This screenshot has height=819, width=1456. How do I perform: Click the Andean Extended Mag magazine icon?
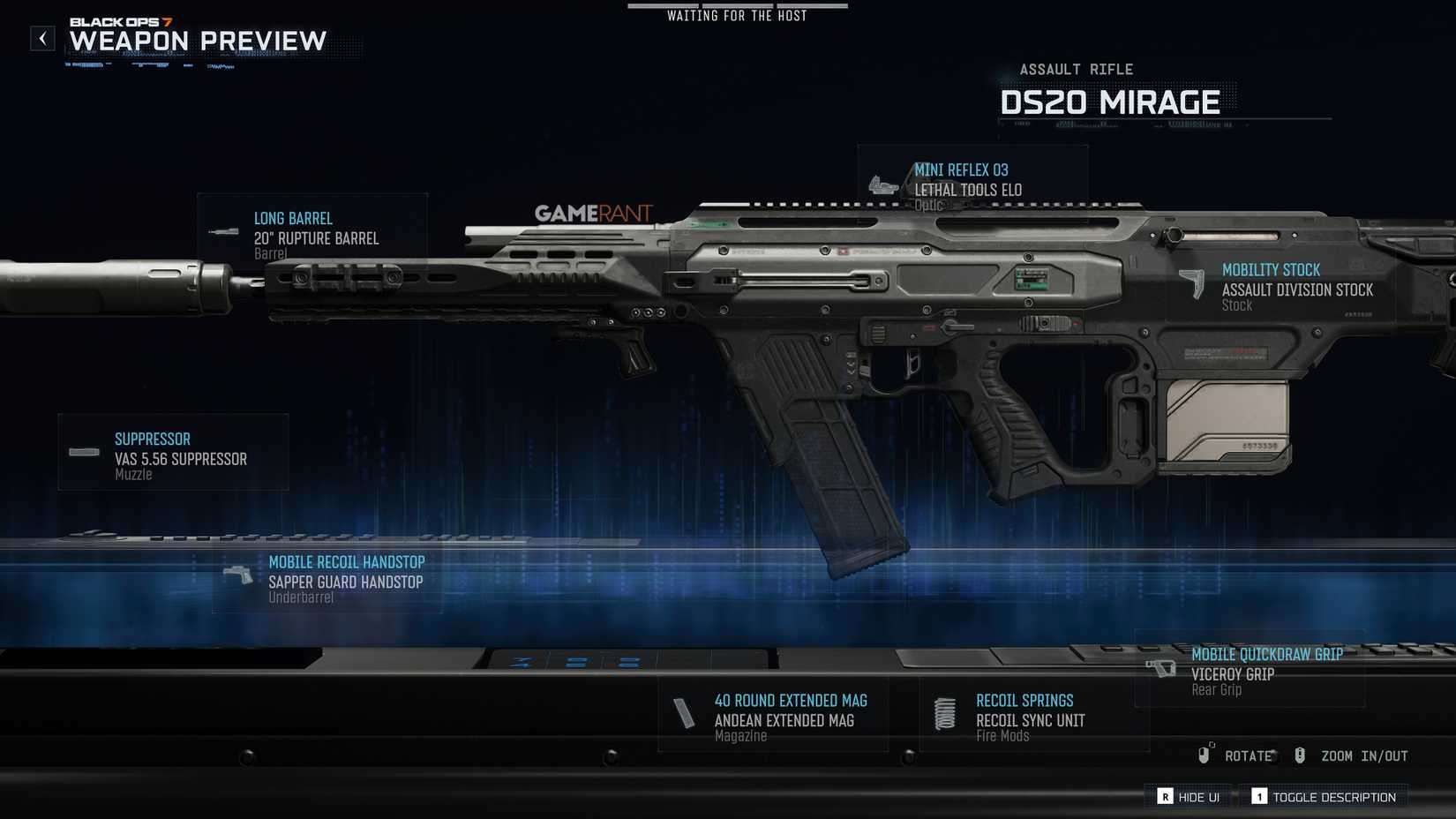(x=686, y=713)
